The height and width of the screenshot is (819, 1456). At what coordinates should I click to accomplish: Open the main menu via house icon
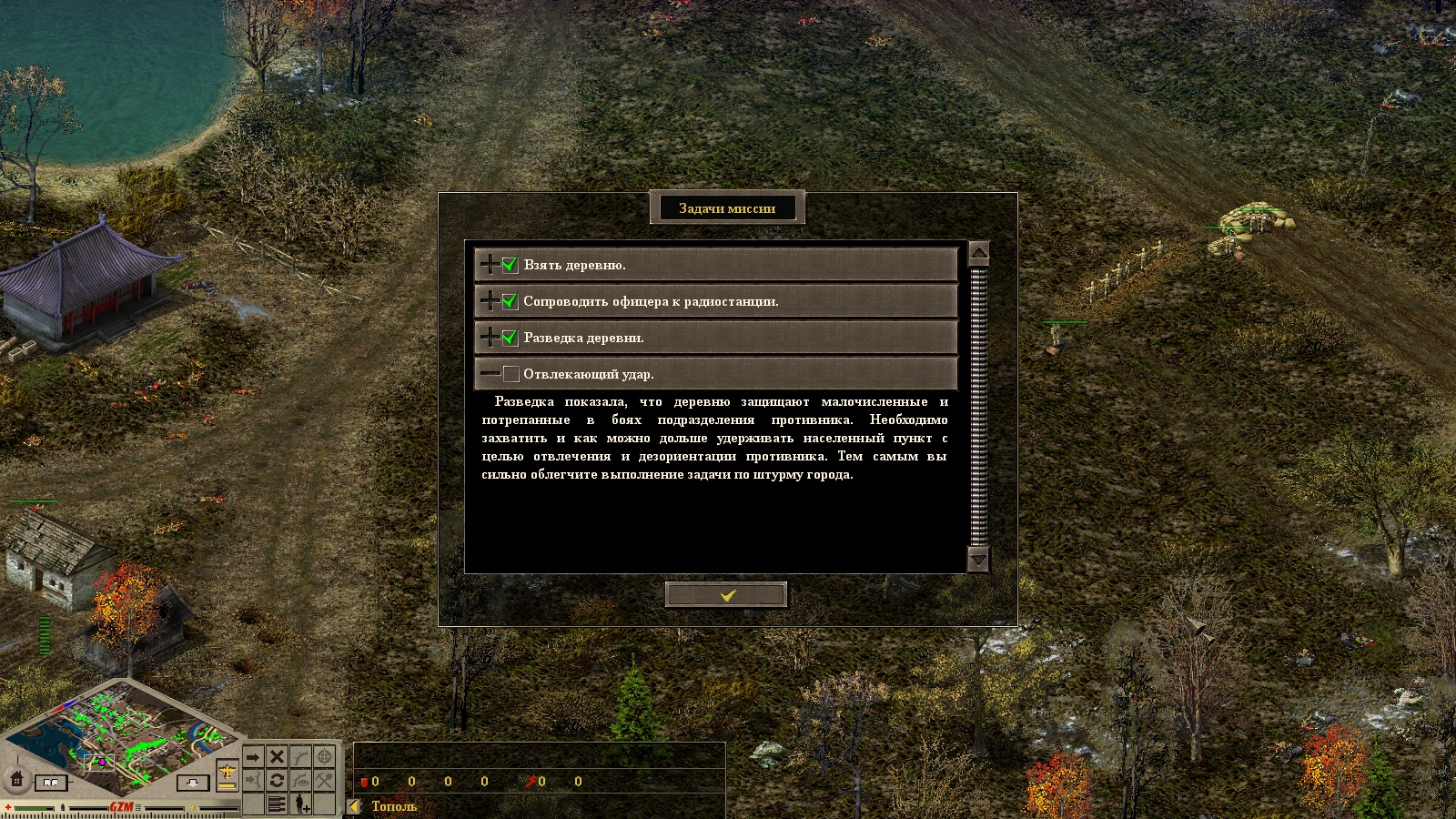(x=16, y=779)
